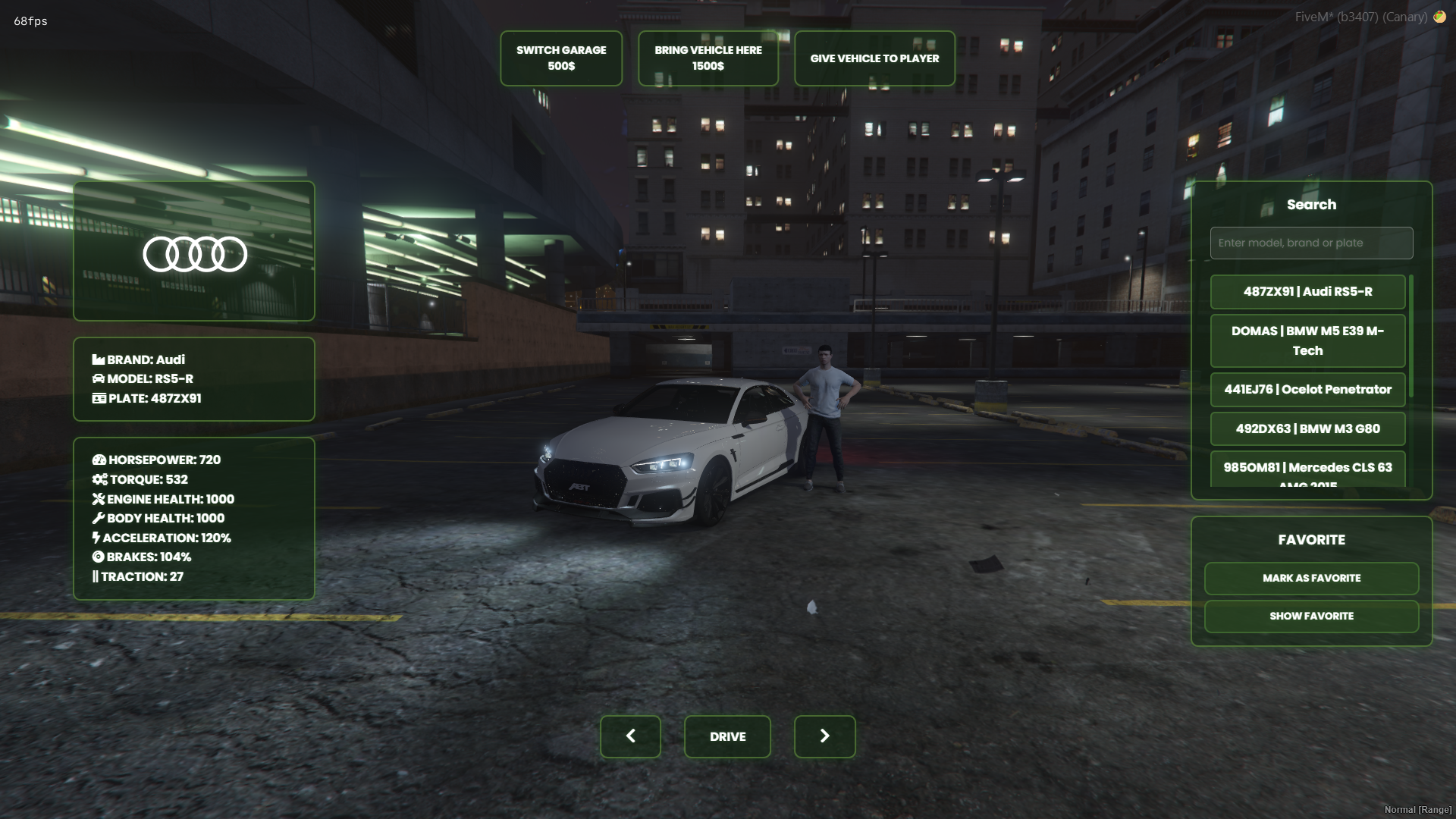This screenshot has width=1456, height=819.
Task: Select the 487ZX91 Audi RS5-R entry
Action: [x=1307, y=292]
